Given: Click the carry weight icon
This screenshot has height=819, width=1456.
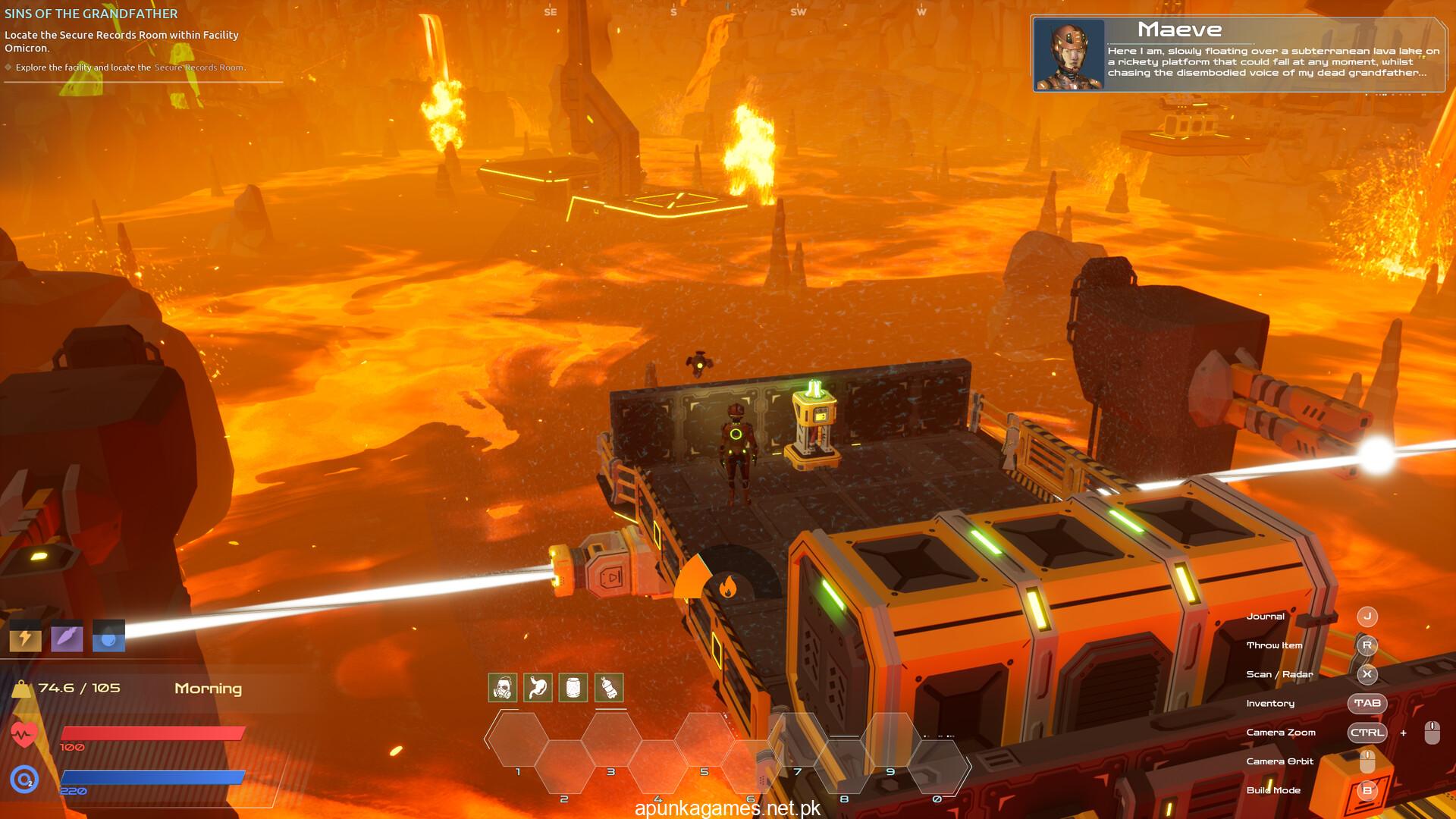Looking at the screenshot, I should (21, 689).
